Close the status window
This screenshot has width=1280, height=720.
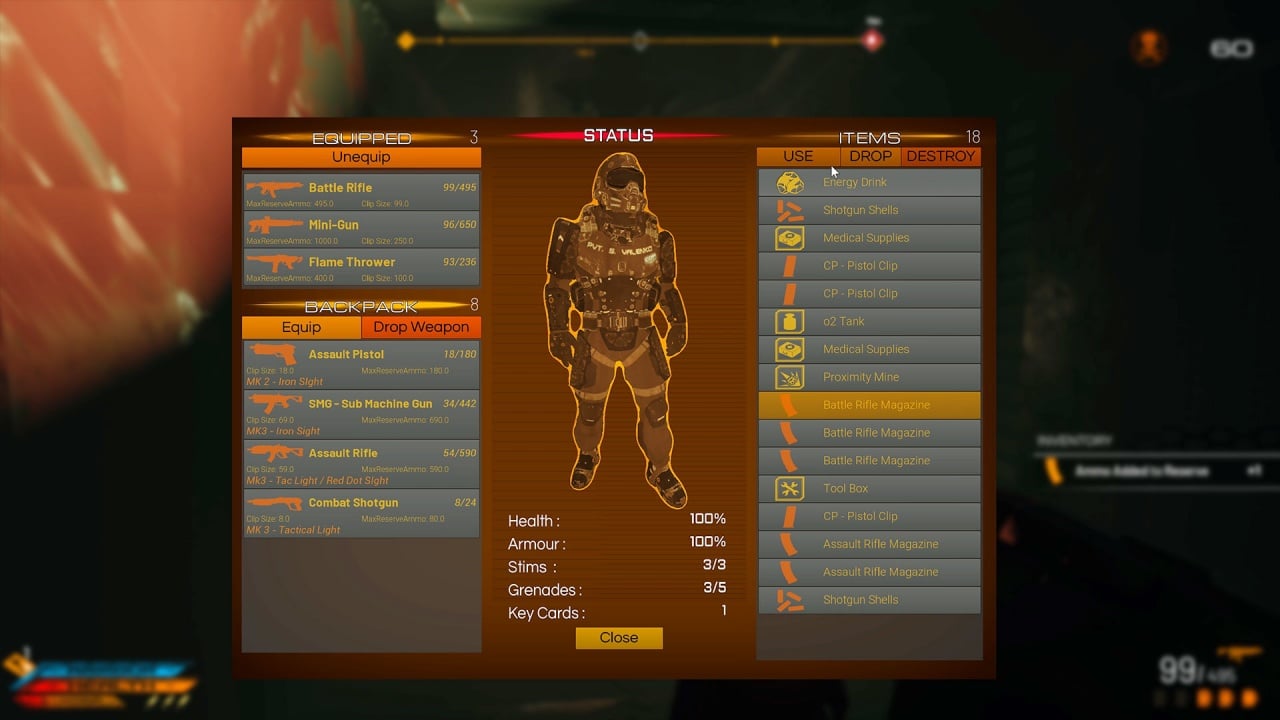tap(619, 638)
